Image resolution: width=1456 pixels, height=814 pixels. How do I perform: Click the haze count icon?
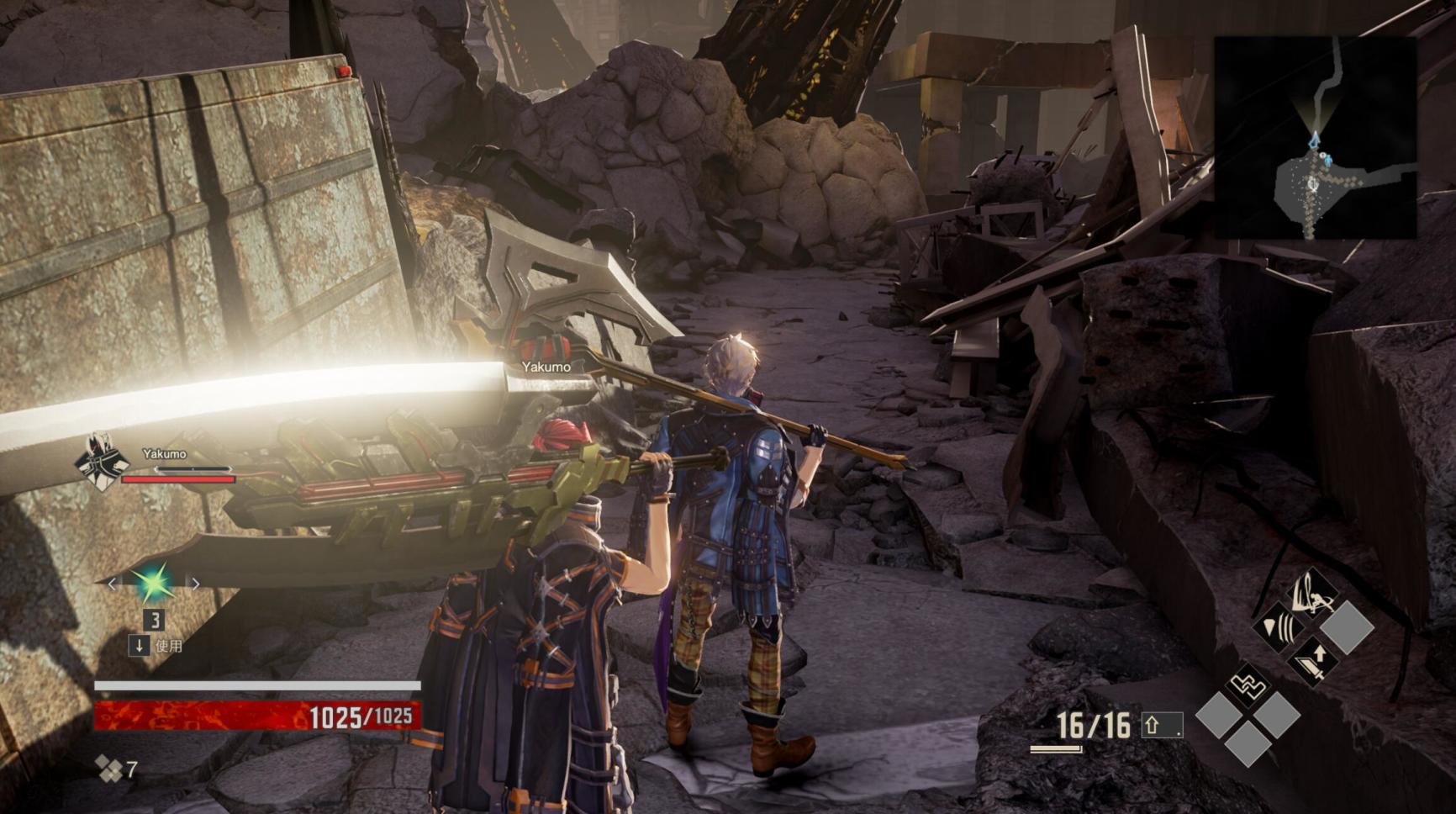108,769
